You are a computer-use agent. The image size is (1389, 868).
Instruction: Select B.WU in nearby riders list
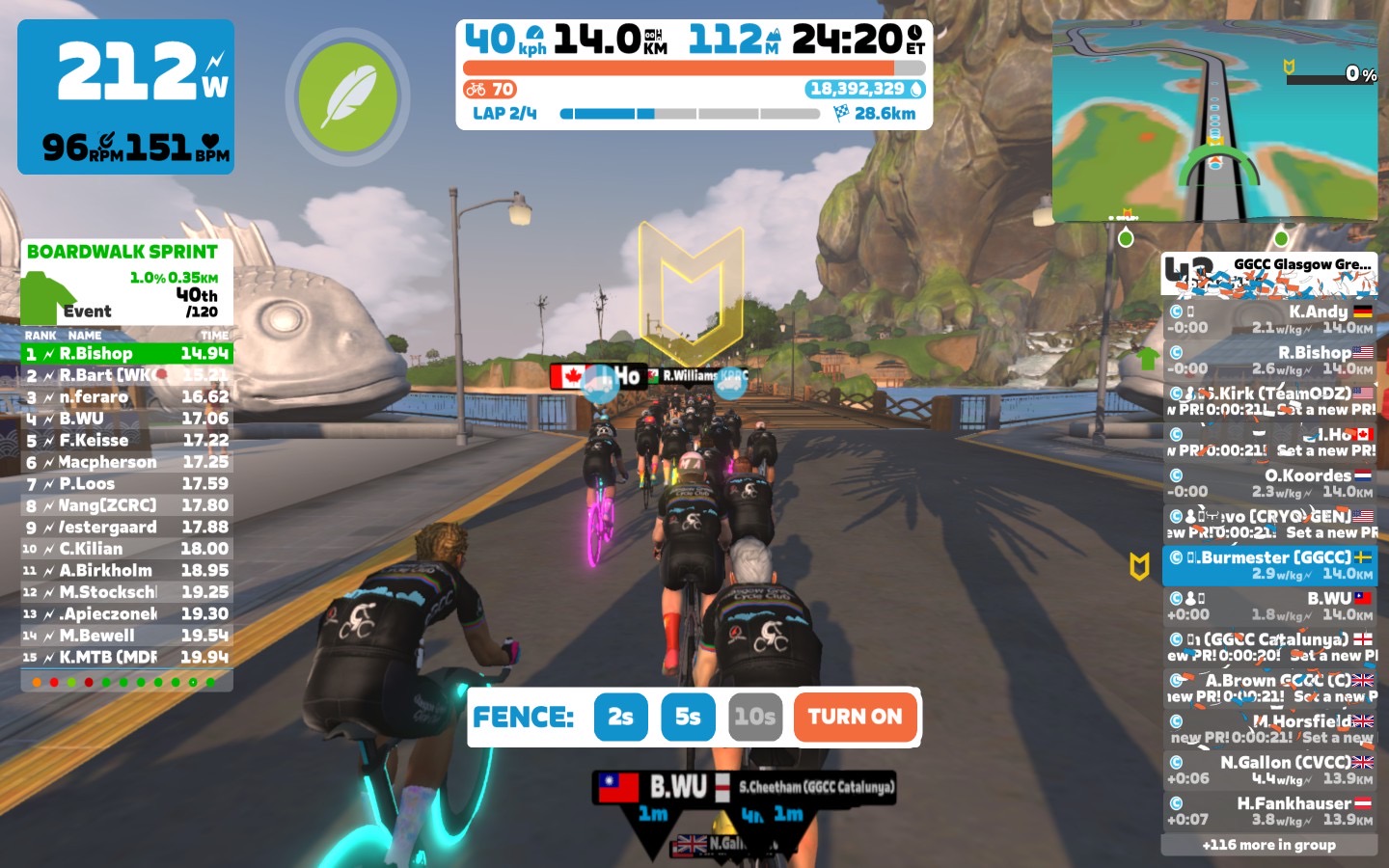[1269, 606]
